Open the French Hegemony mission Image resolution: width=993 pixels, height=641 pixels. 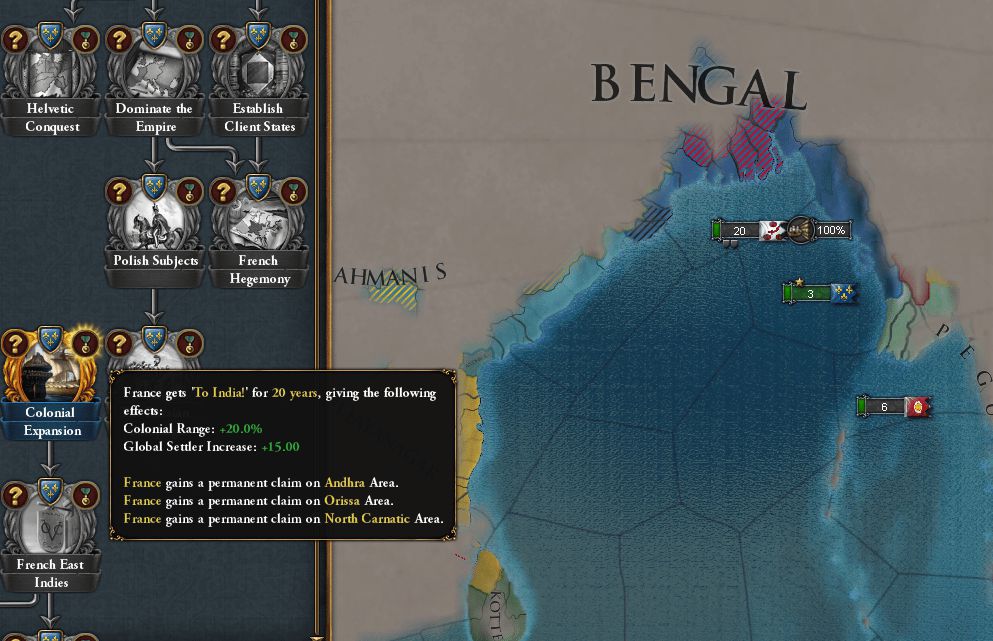[257, 225]
